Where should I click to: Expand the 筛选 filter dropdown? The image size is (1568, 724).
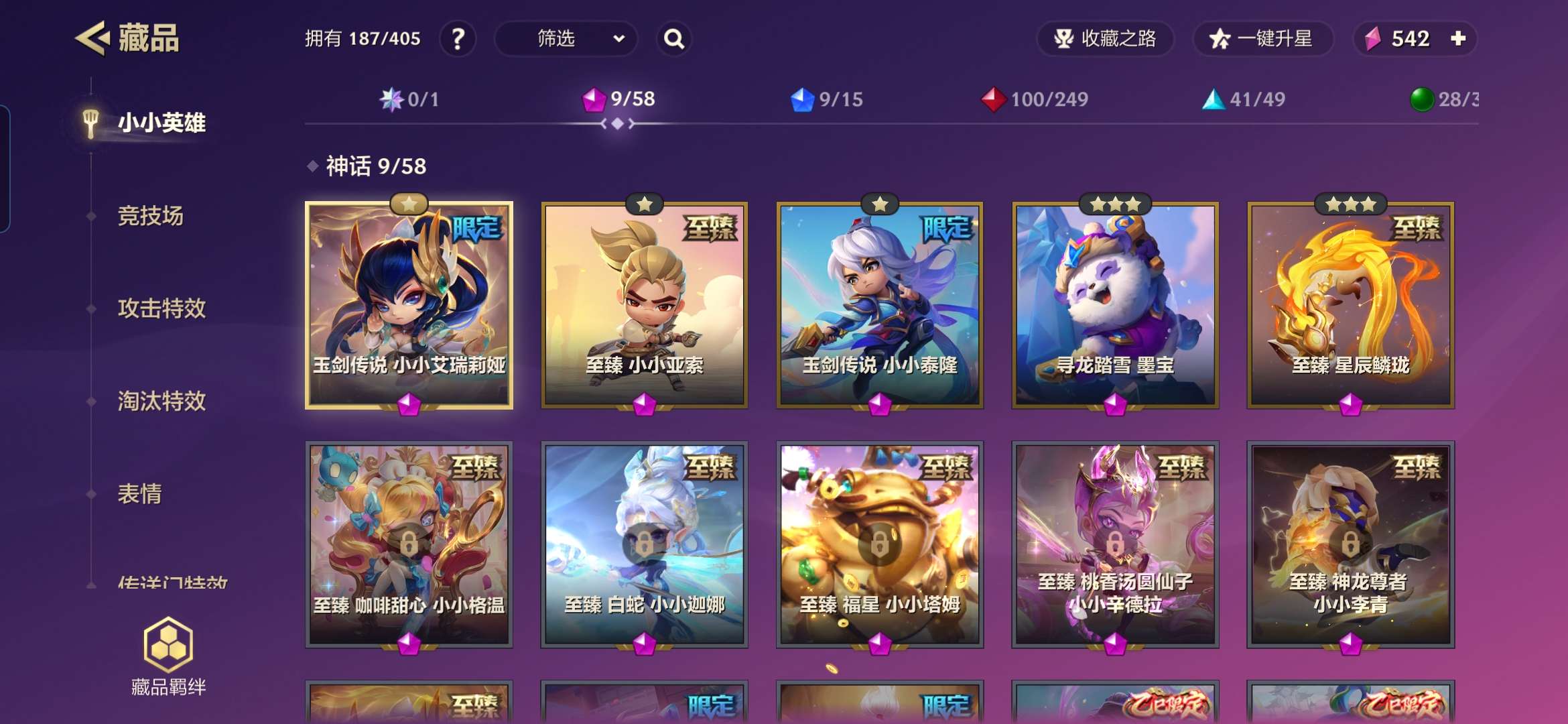566,39
